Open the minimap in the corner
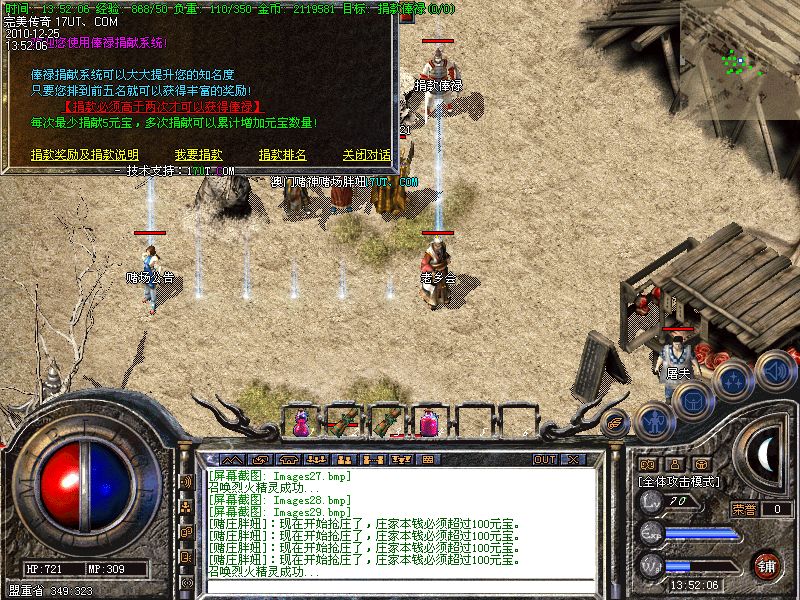Image resolution: width=800 pixels, height=600 pixels. [x=740, y=46]
